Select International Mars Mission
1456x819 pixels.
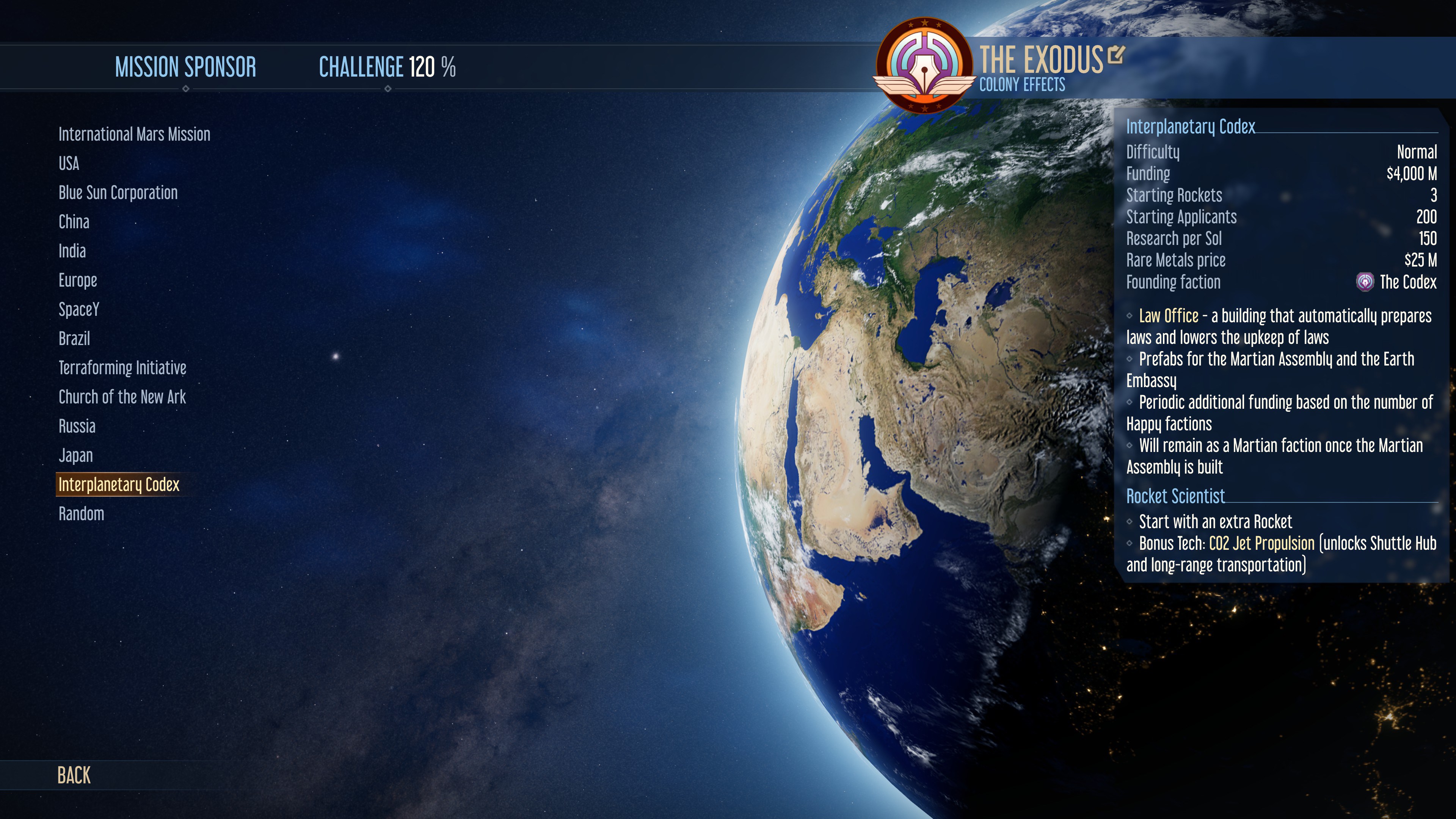[x=134, y=135]
